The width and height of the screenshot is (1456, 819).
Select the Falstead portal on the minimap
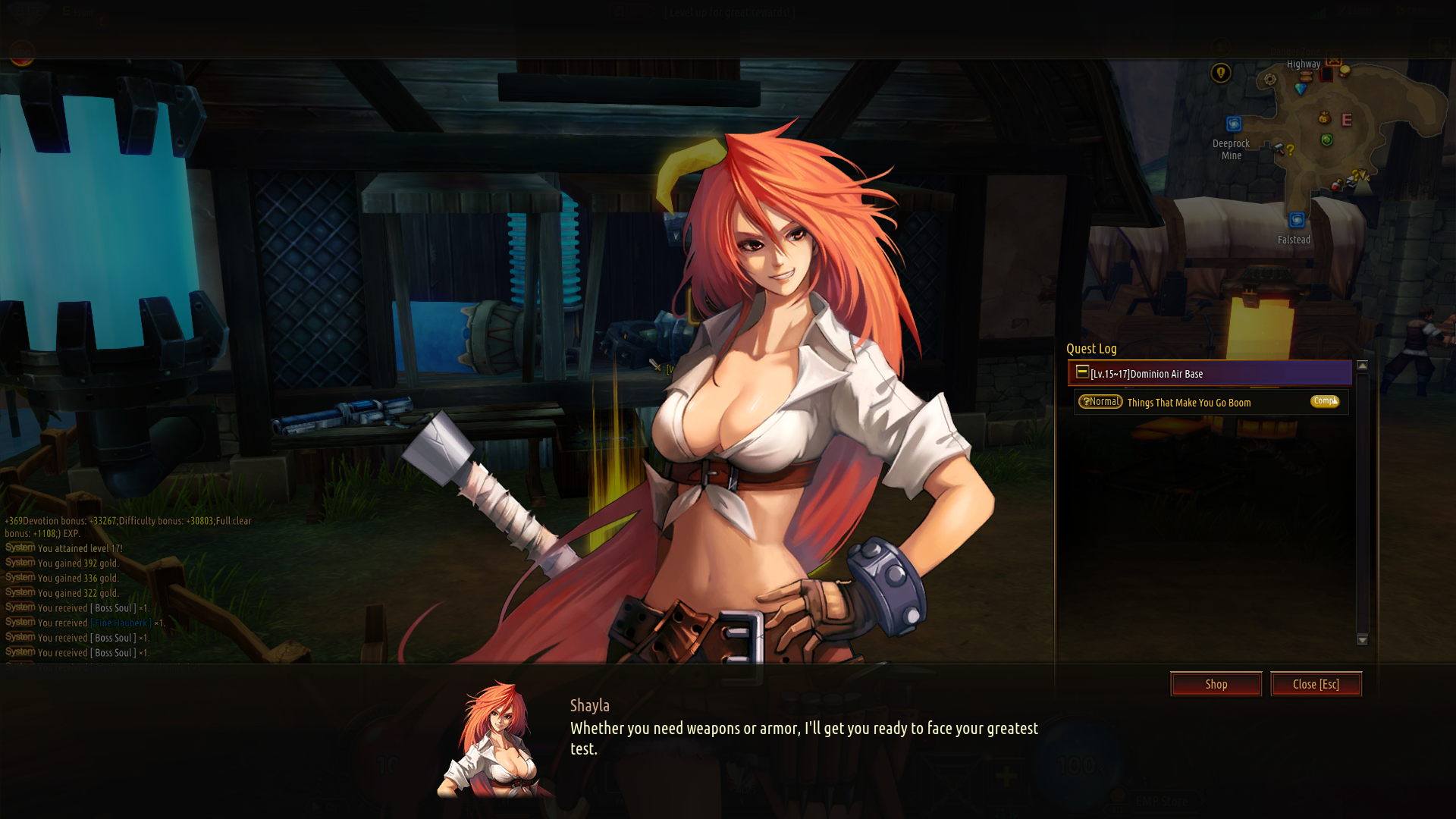(x=1297, y=220)
